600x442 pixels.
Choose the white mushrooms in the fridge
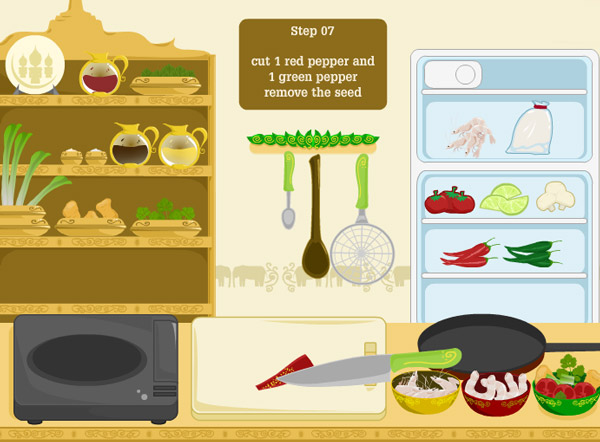(x=556, y=196)
